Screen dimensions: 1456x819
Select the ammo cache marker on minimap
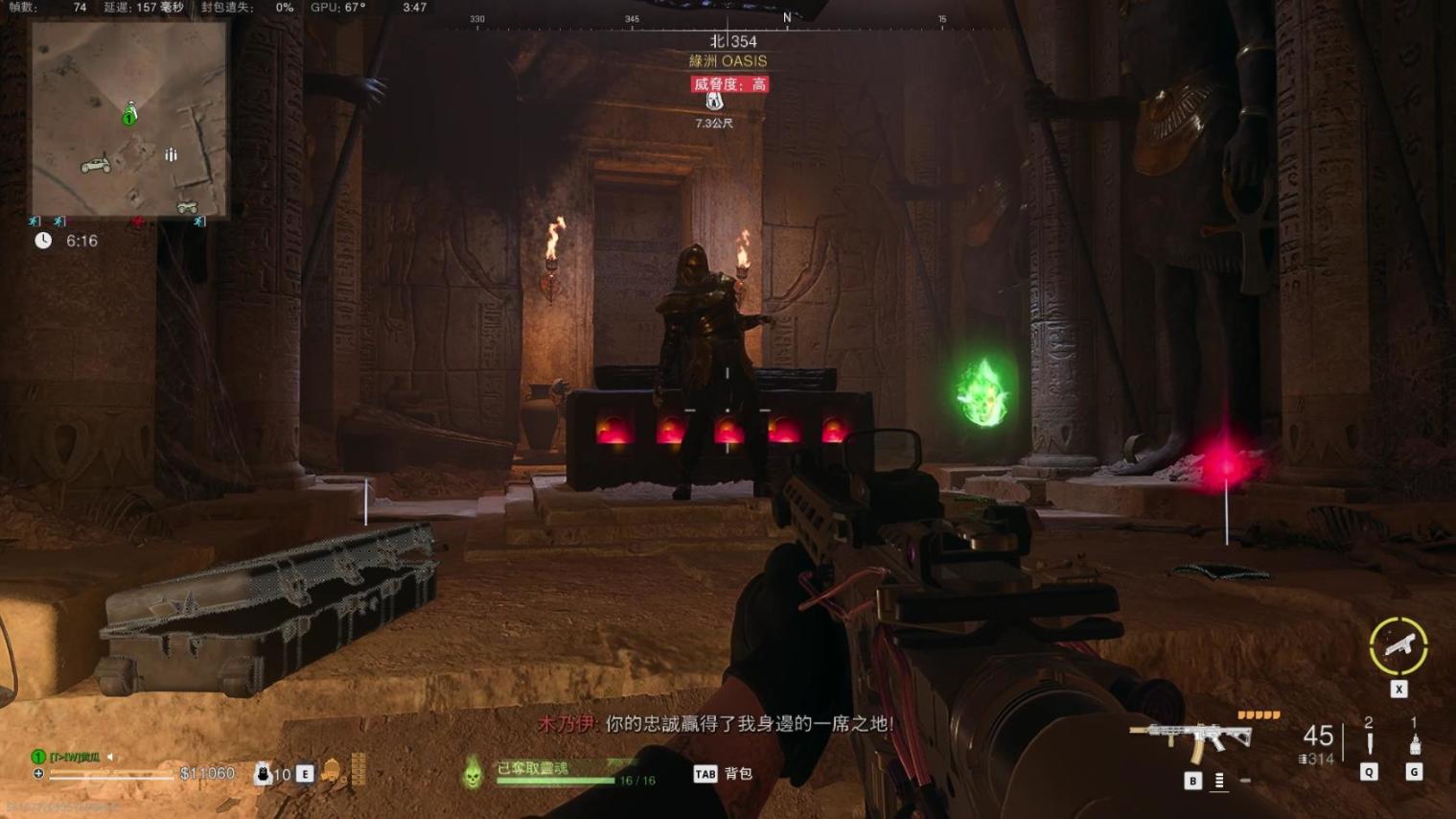click(171, 154)
